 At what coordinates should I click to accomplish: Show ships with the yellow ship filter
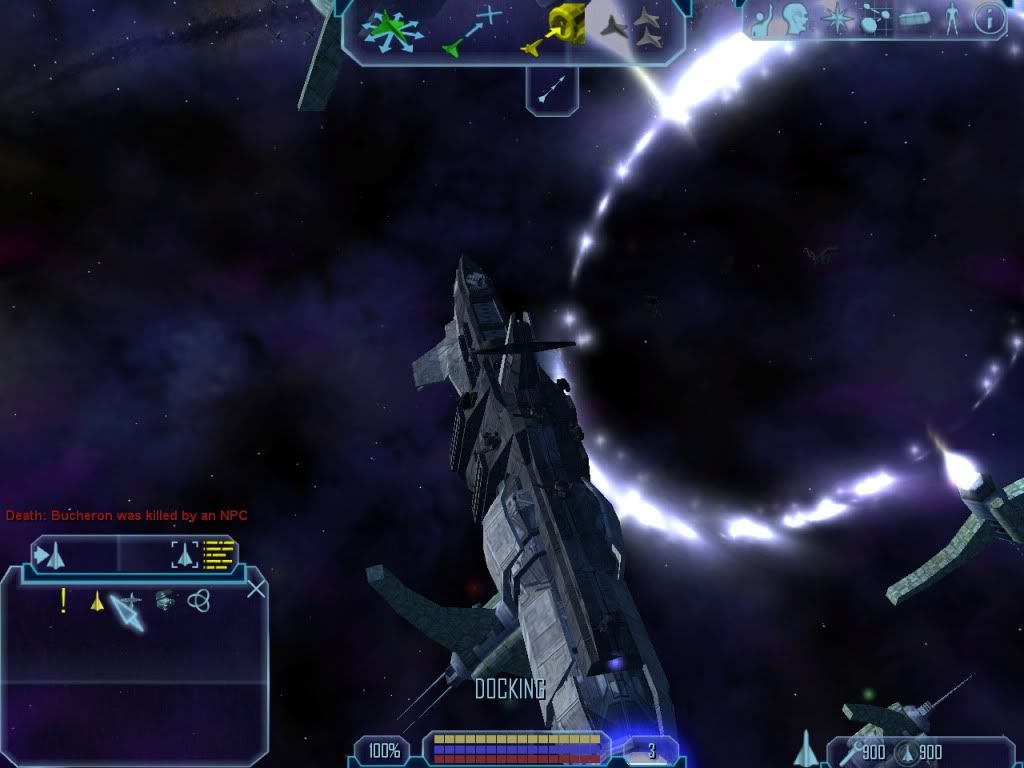(x=97, y=602)
